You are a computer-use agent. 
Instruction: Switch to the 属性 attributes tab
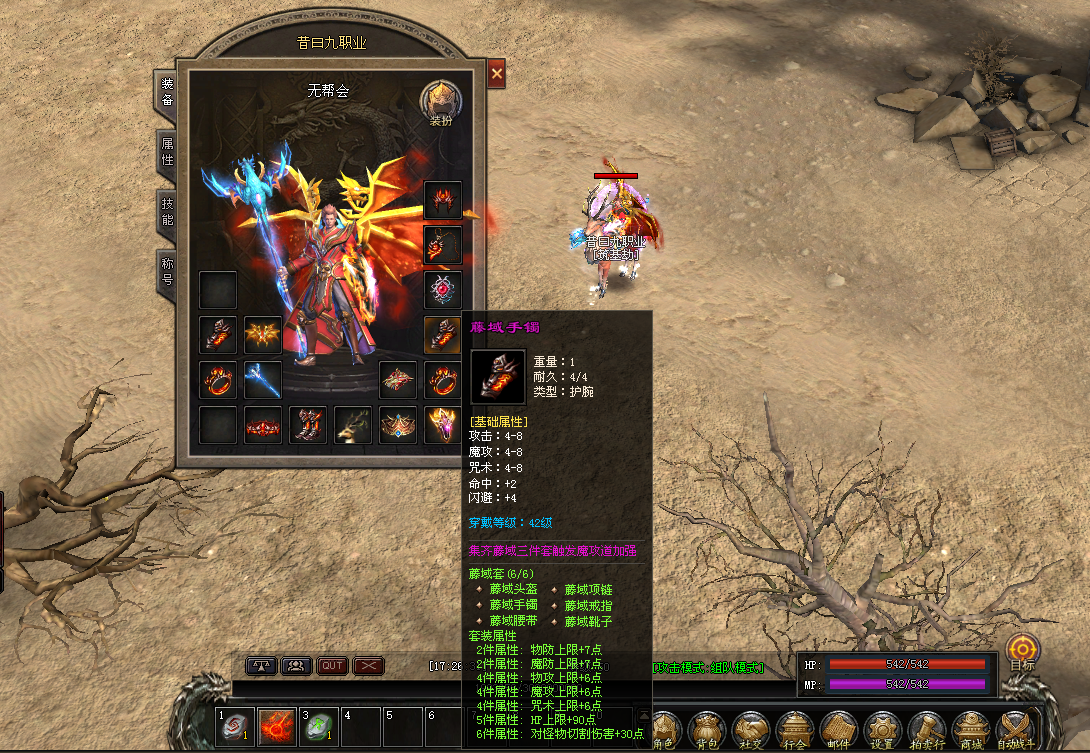[168, 151]
